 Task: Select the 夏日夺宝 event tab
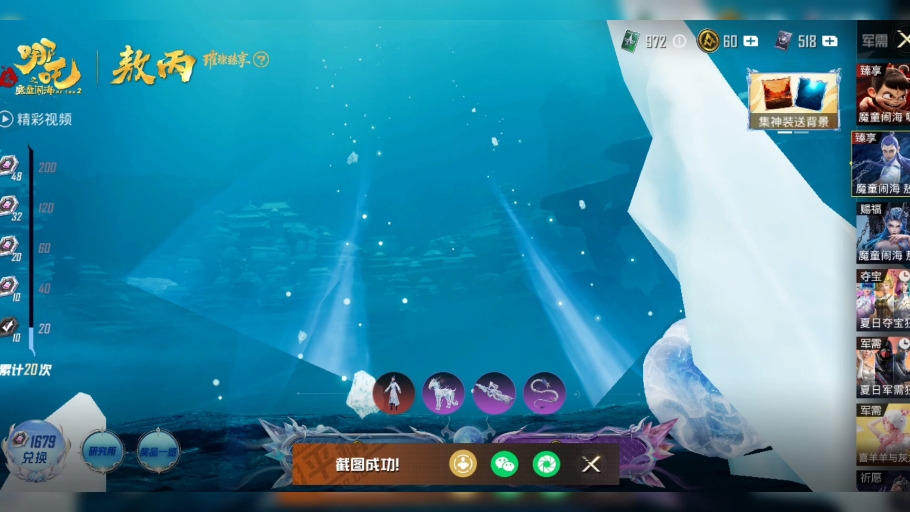pyautogui.click(x=882, y=300)
